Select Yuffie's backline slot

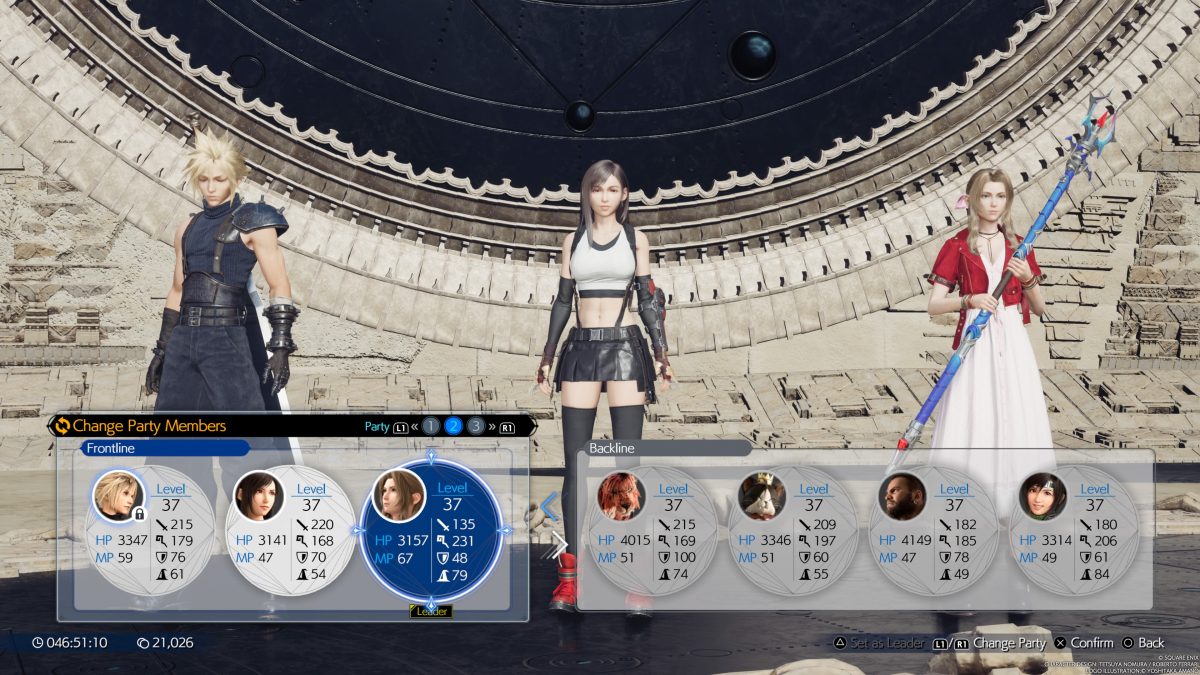click(1075, 530)
